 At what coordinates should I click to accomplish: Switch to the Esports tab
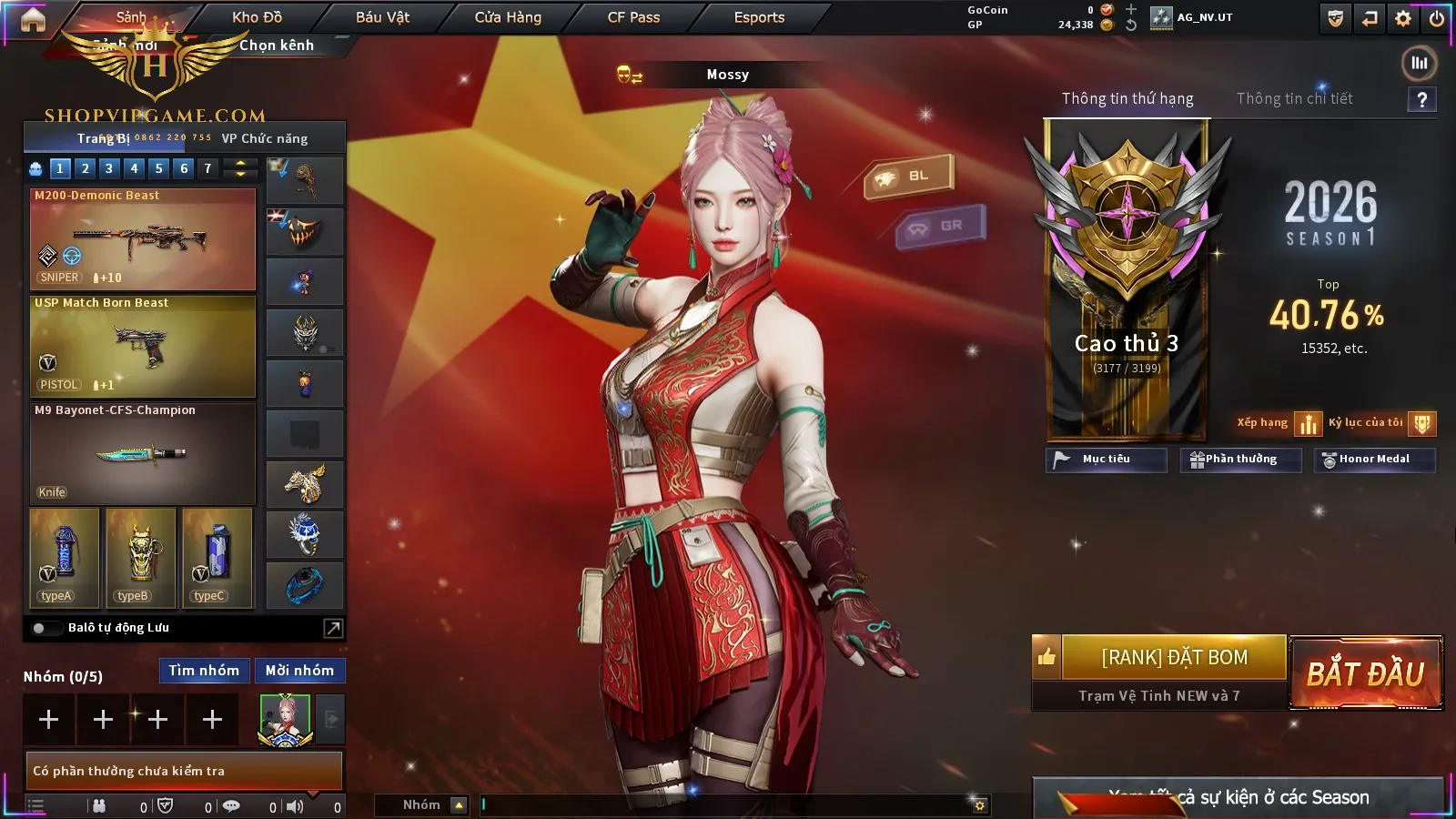click(x=759, y=17)
